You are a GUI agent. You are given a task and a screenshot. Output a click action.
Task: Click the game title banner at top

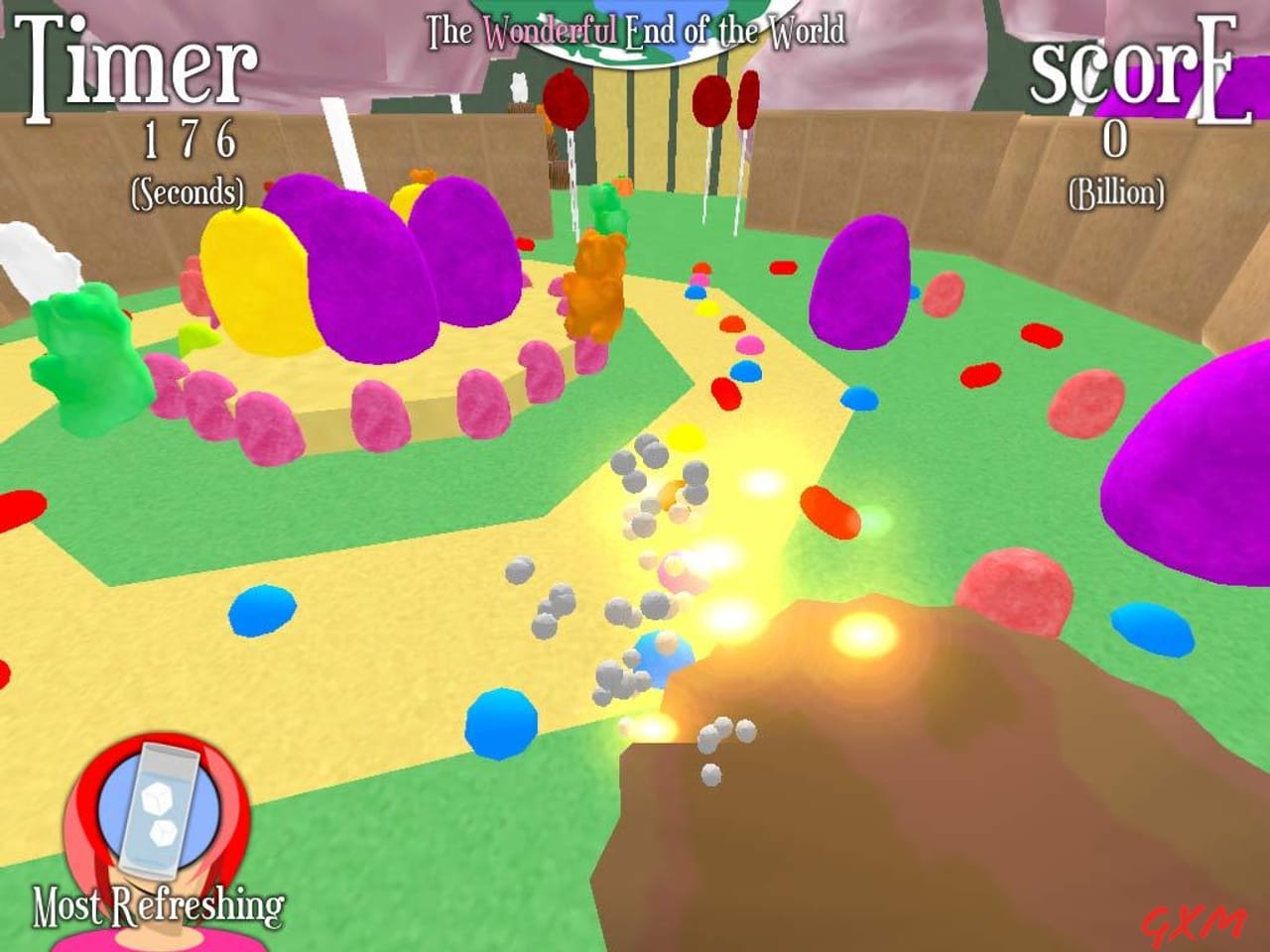(635, 32)
